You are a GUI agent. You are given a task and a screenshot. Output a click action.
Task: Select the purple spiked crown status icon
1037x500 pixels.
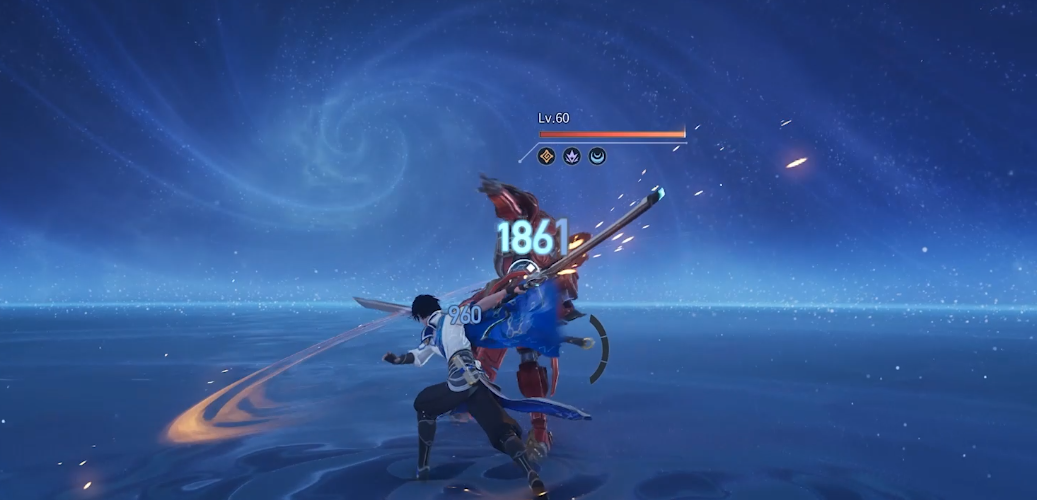[x=571, y=156]
